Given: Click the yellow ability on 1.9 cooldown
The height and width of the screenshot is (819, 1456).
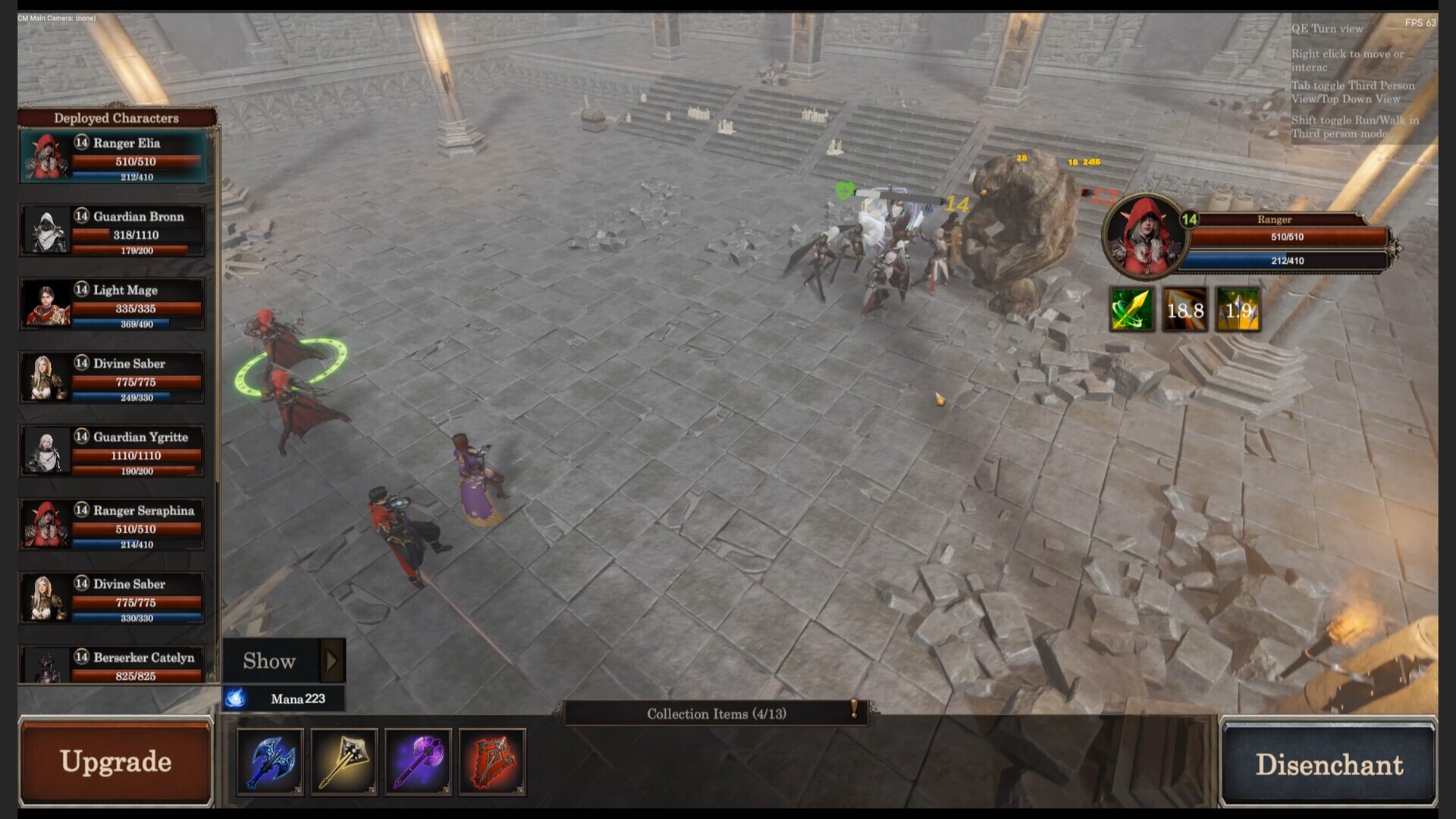Looking at the screenshot, I should click(x=1238, y=309).
